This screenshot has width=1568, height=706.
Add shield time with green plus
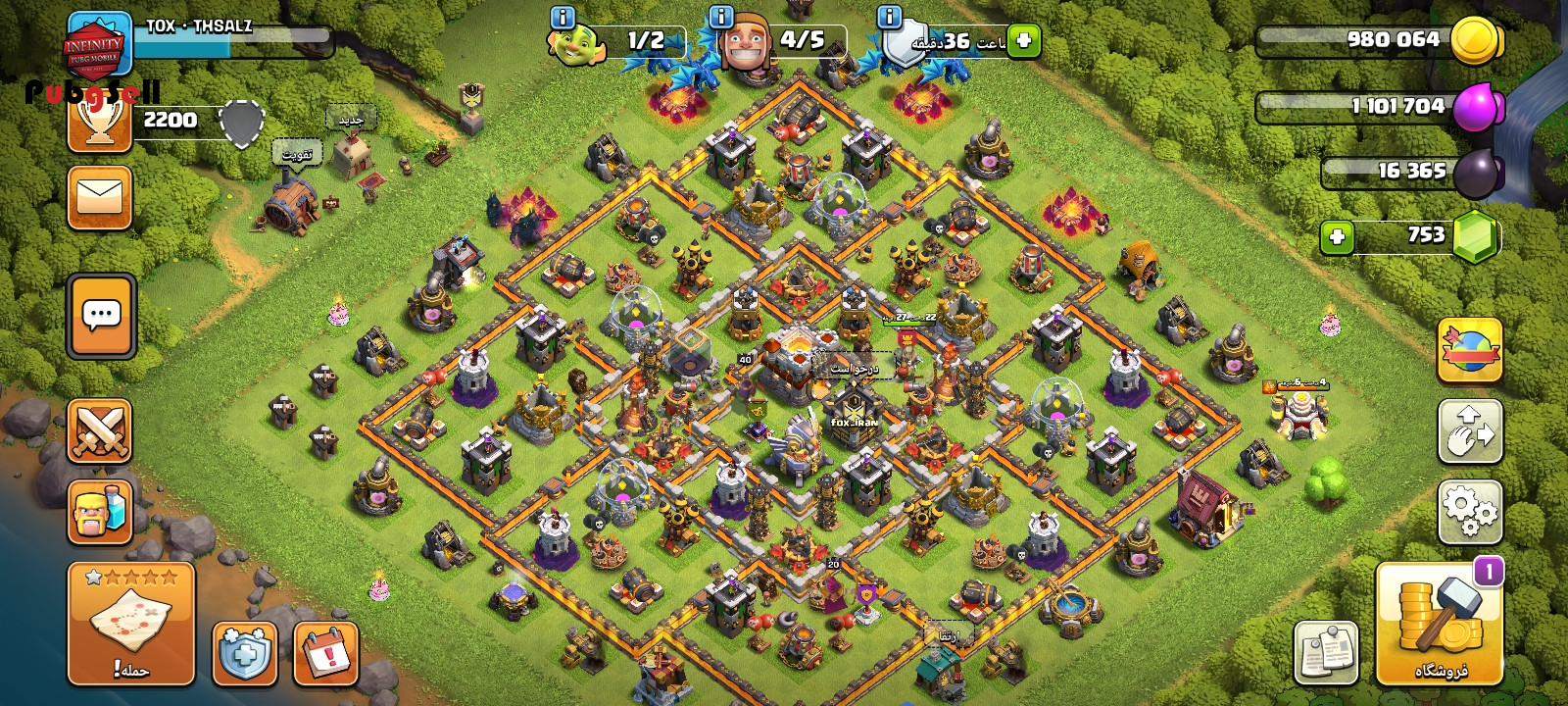click(1024, 41)
